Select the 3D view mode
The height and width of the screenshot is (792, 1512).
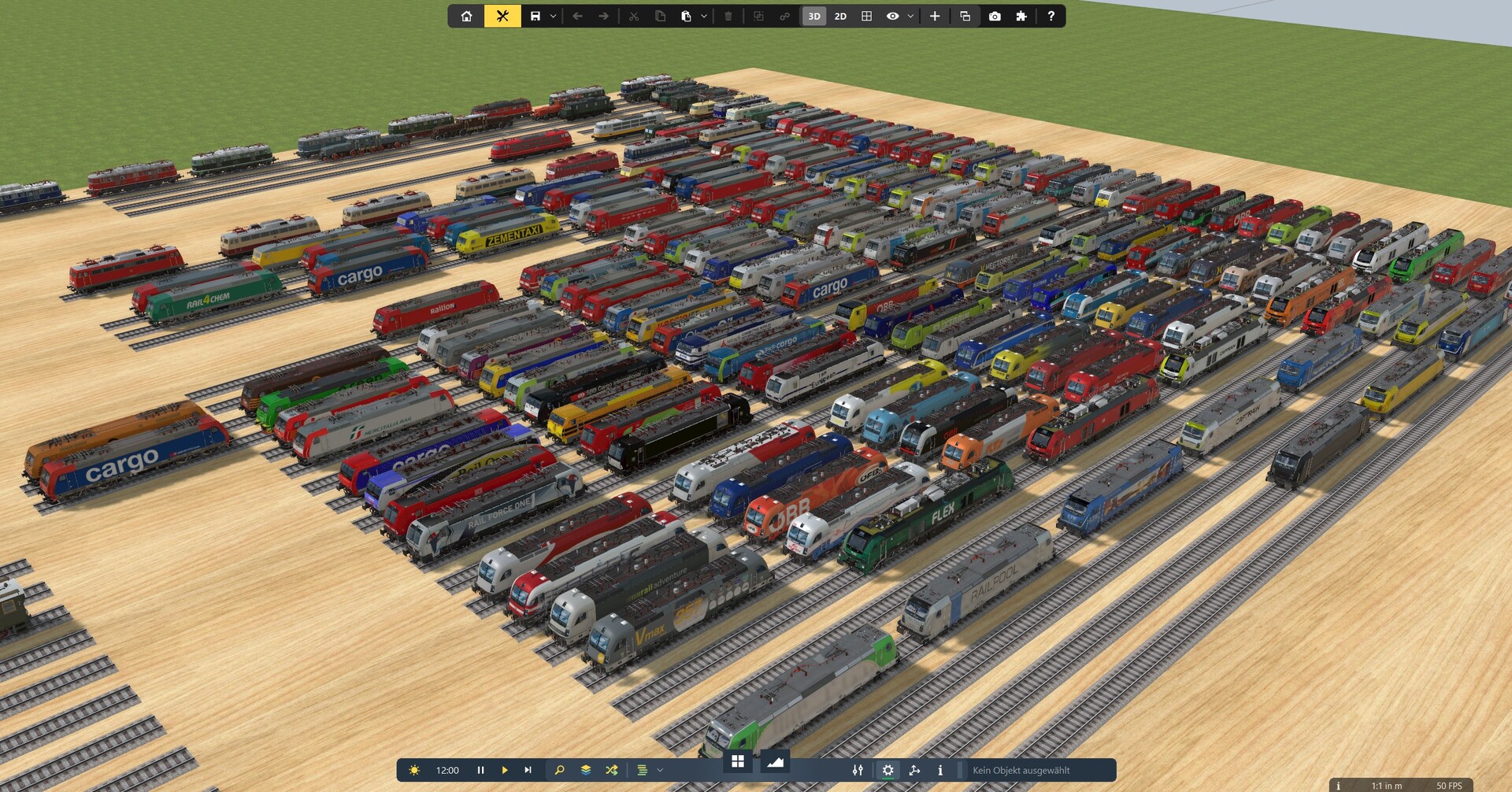pyautogui.click(x=813, y=16)
